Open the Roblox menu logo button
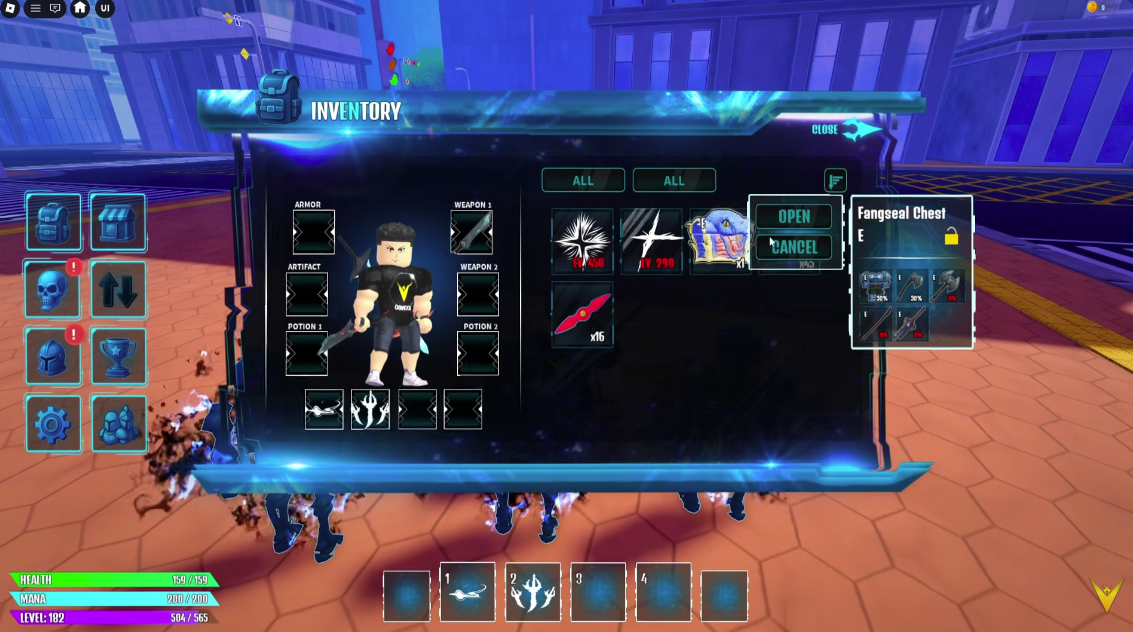This screenshot has width=1133, height=632. 11,8
